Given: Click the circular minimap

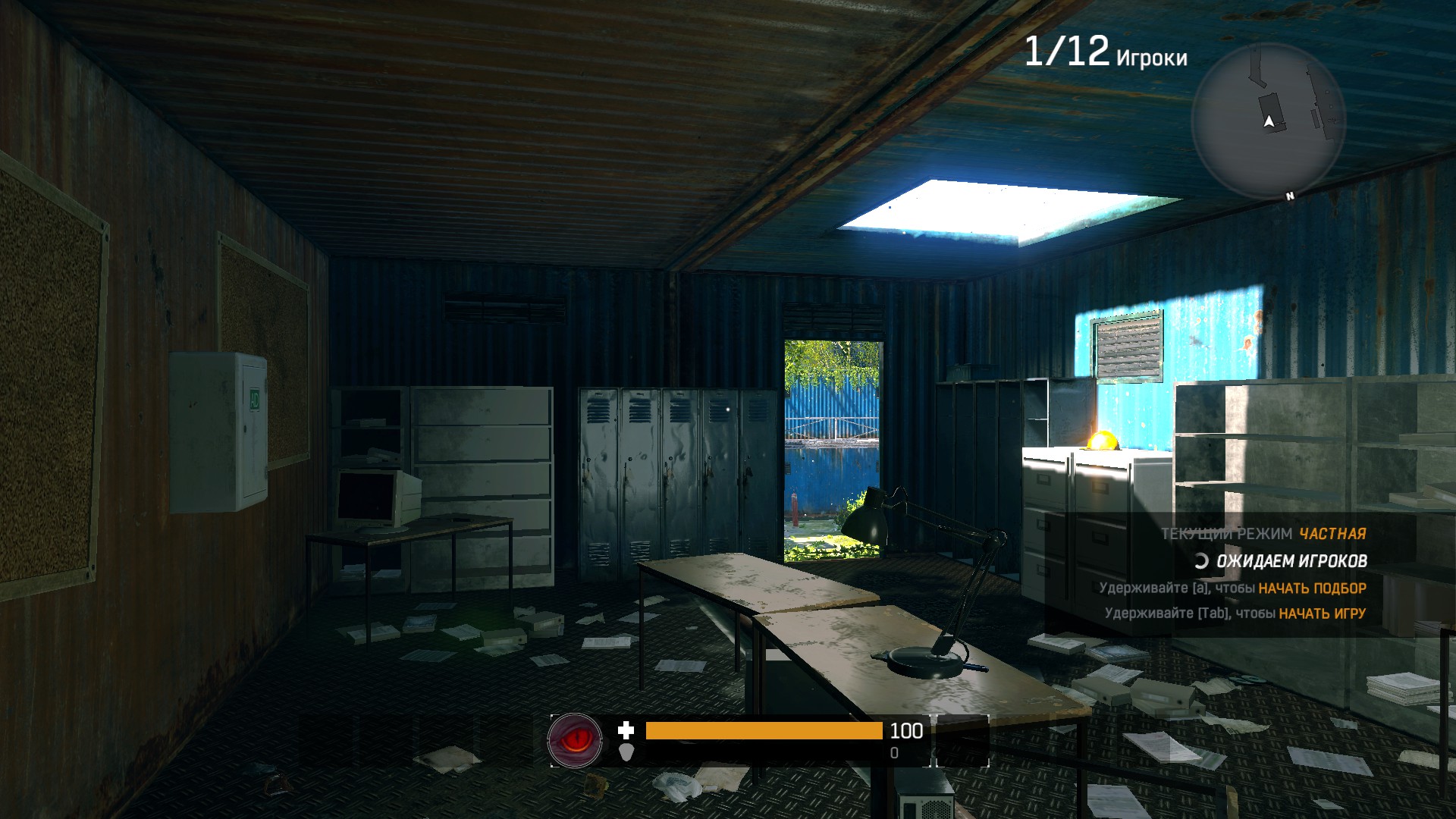Looking at the screenshot, I should click(x=1268, y=121).
